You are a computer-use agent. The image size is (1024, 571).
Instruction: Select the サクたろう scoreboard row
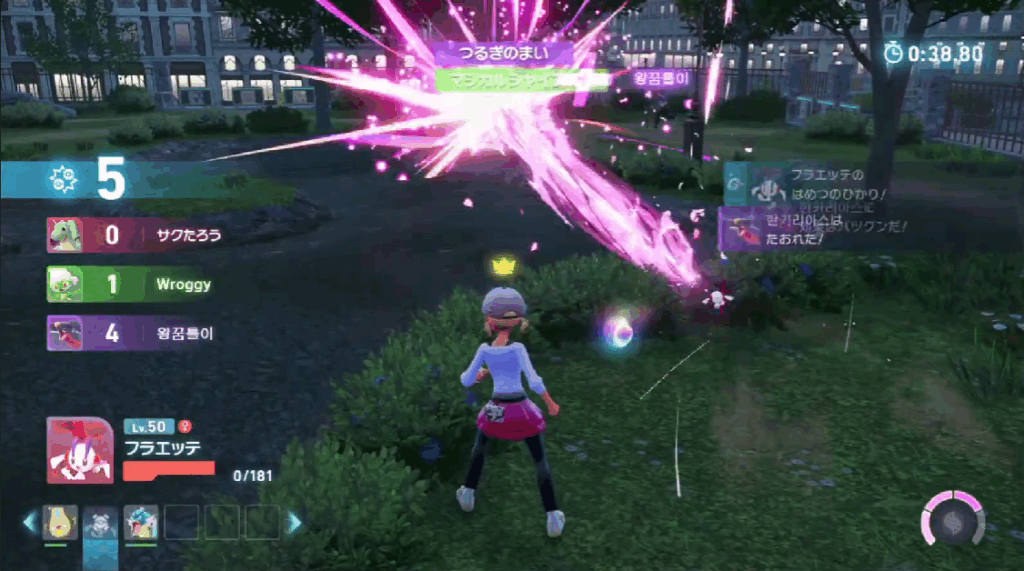(133, 236)
